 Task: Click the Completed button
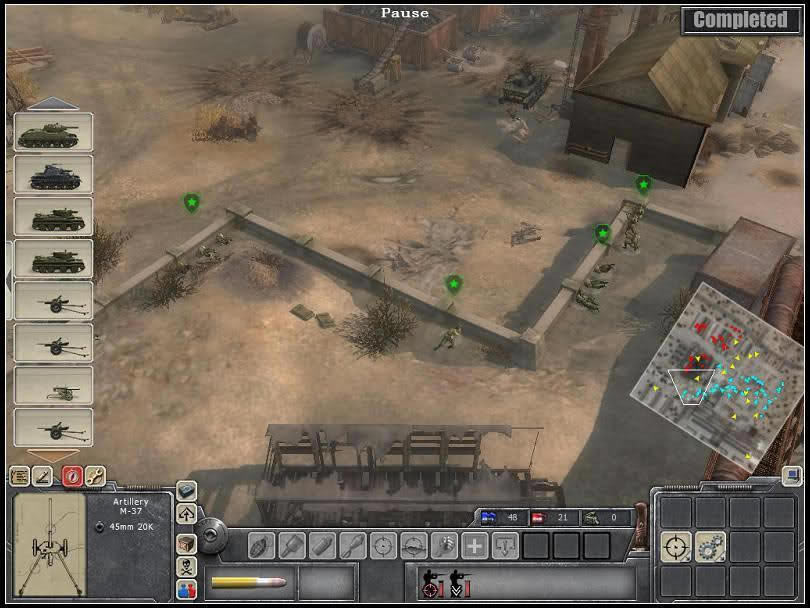(741, 20)
